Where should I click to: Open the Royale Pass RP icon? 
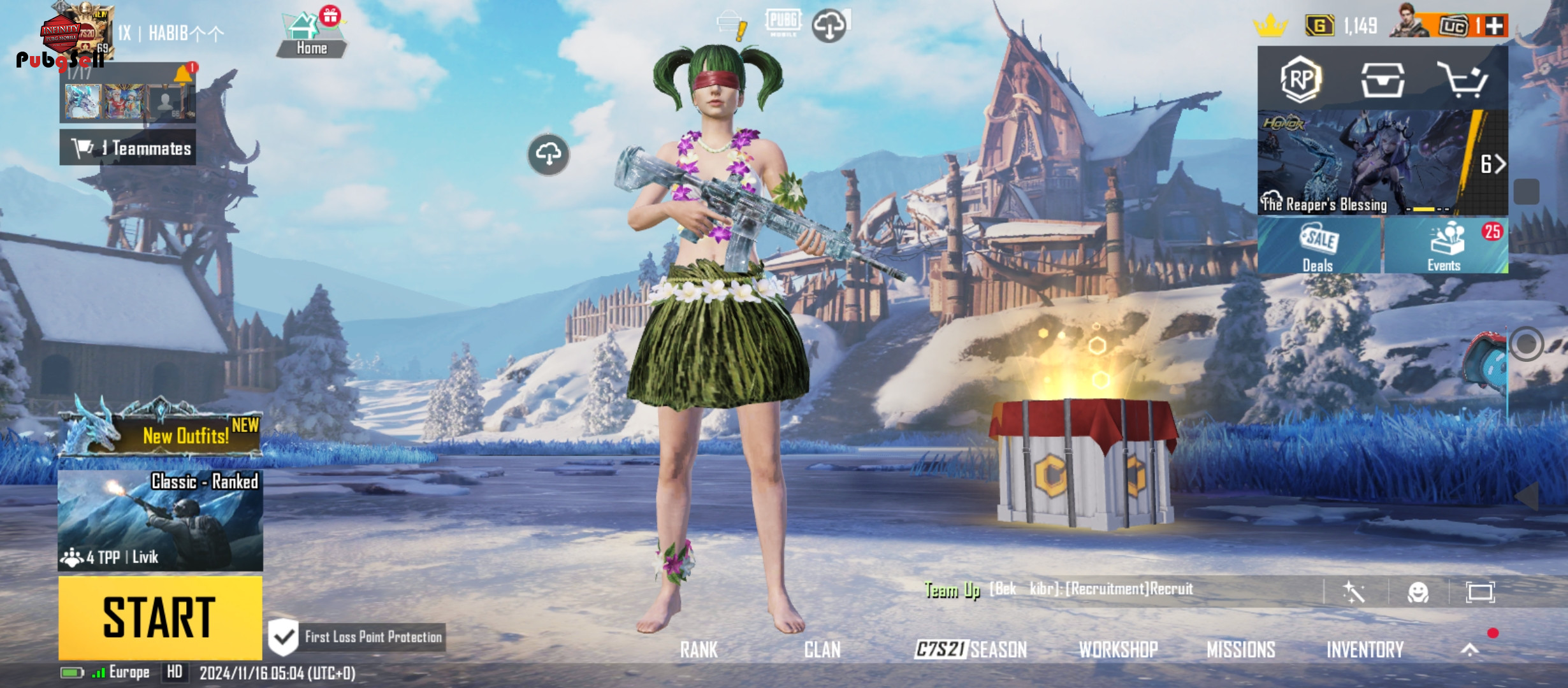coord(1300,79)
